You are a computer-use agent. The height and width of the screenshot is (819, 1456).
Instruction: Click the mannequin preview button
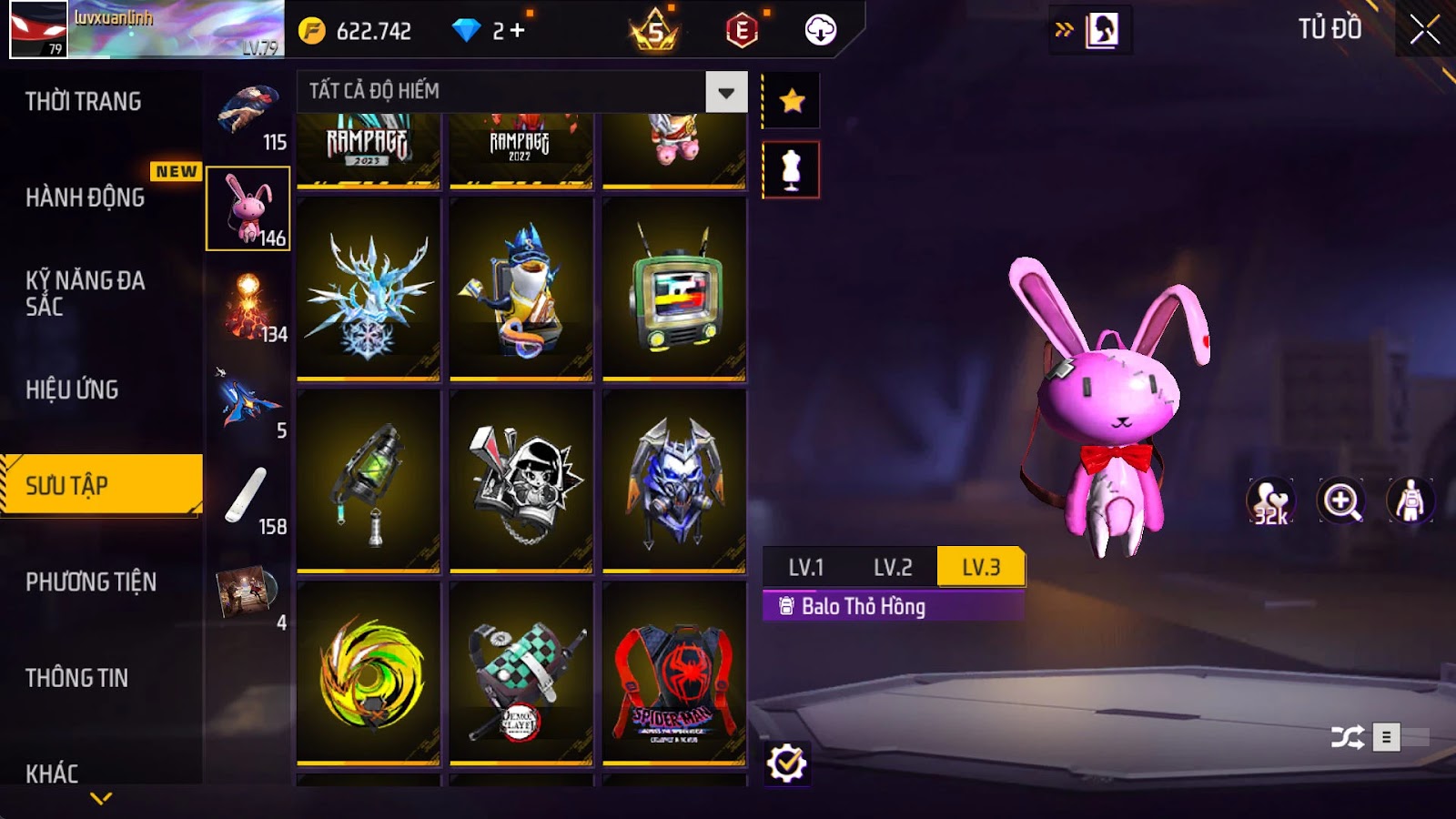click(791, 169)
